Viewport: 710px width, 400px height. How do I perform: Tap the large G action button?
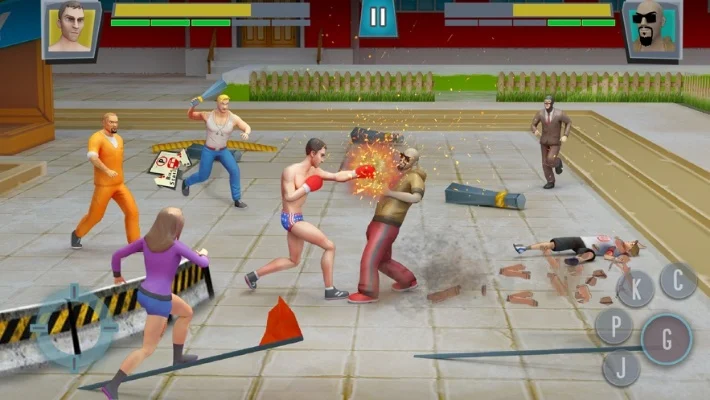click(666, 338)
